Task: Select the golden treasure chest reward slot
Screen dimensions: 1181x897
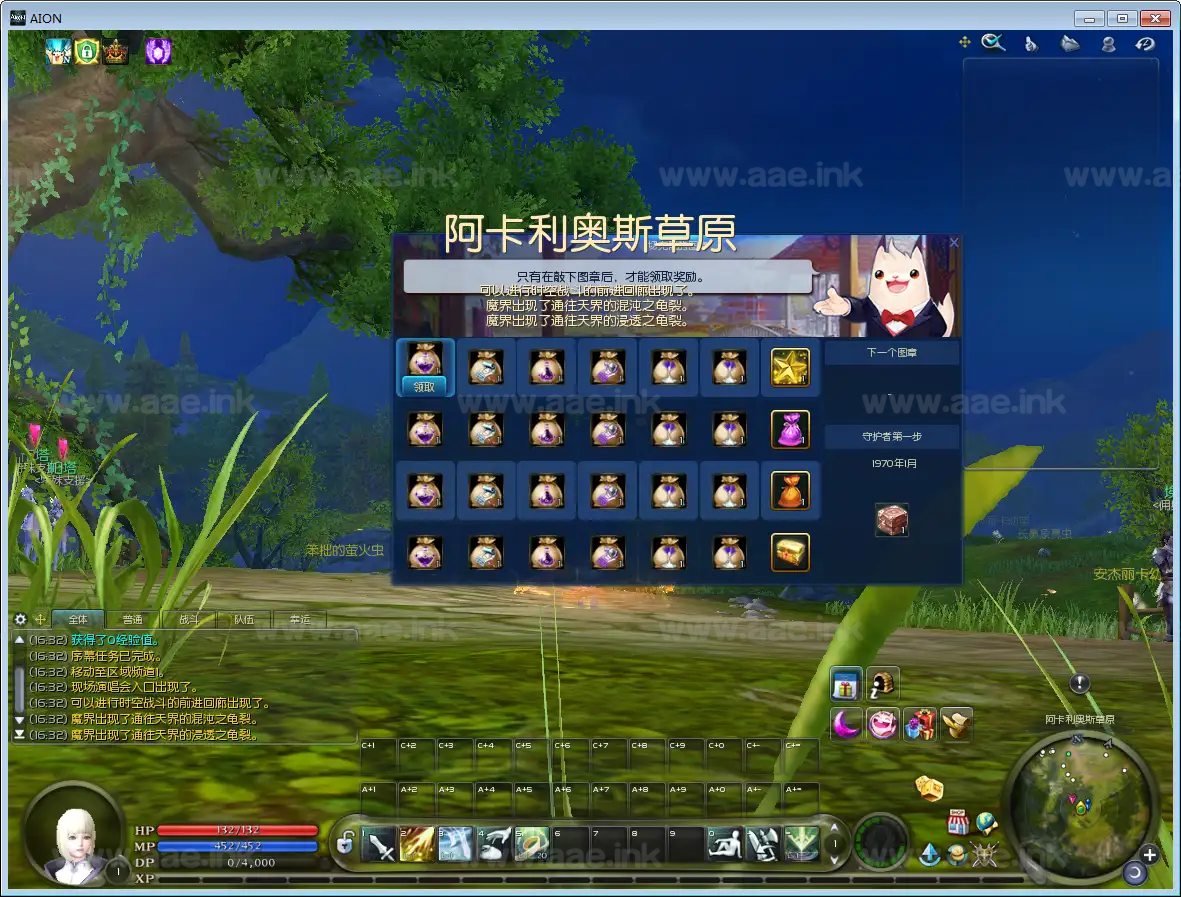Action: 790,552
